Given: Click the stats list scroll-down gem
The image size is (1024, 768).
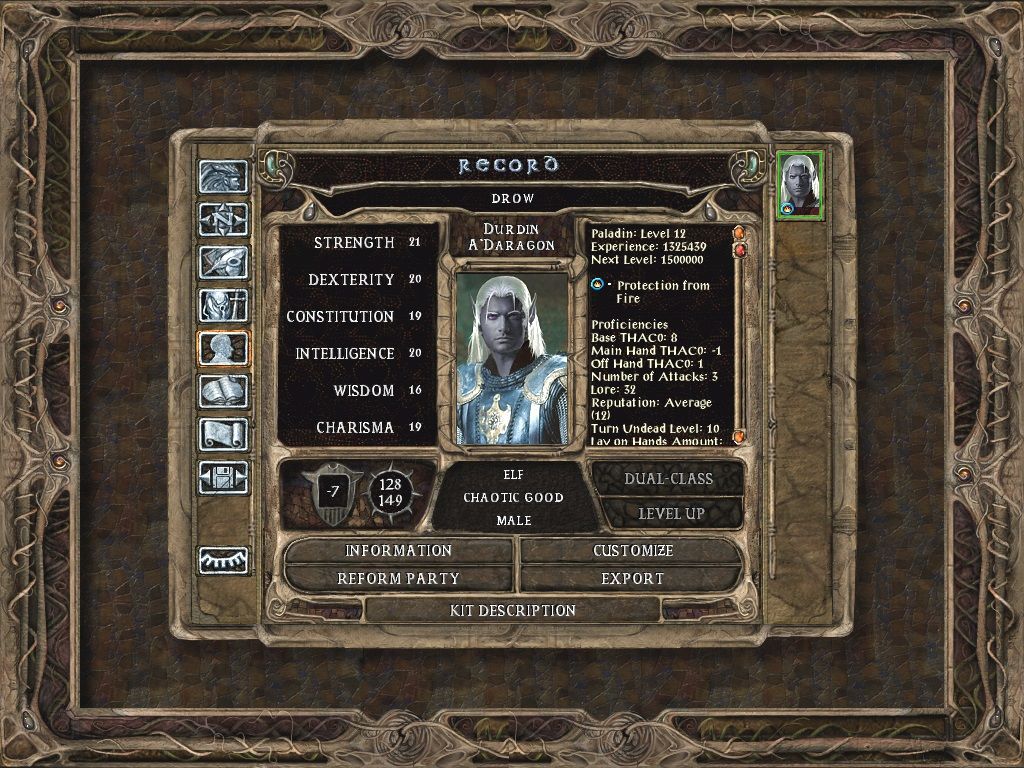Looking at the screenshot, I should point(739,437).
